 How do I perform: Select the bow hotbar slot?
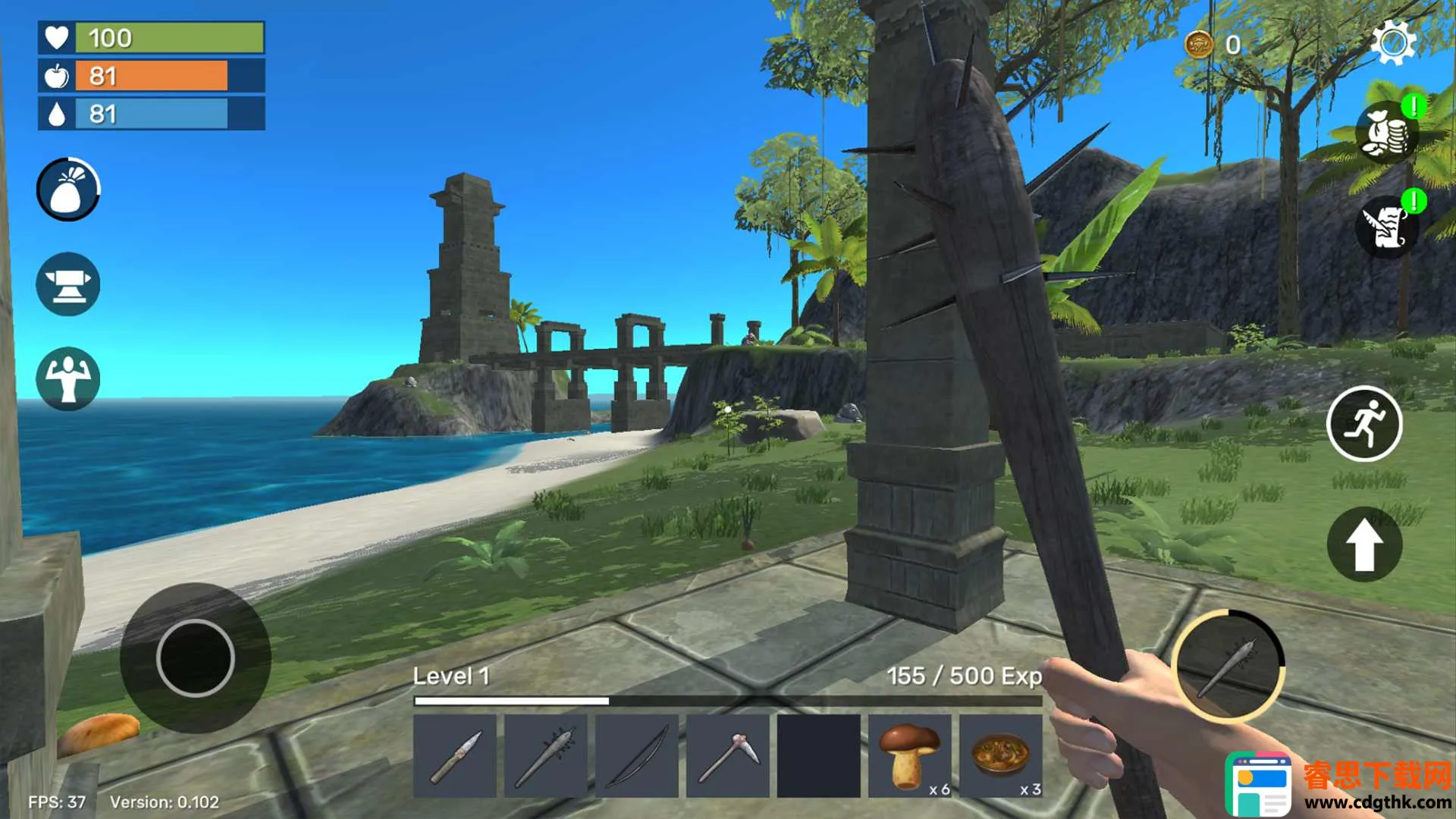[637, 756]
